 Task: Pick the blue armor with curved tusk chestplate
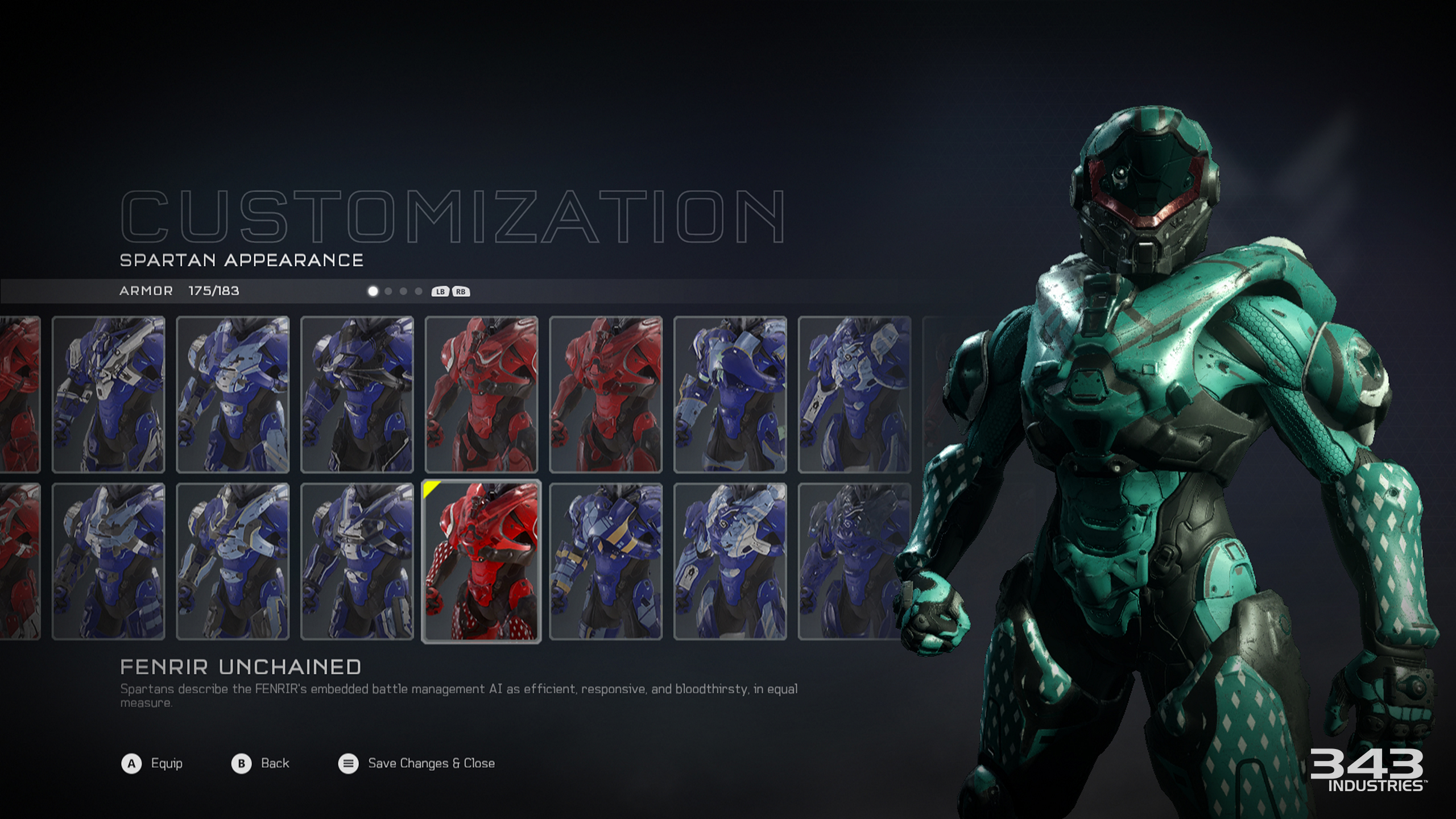click(730, 394)
